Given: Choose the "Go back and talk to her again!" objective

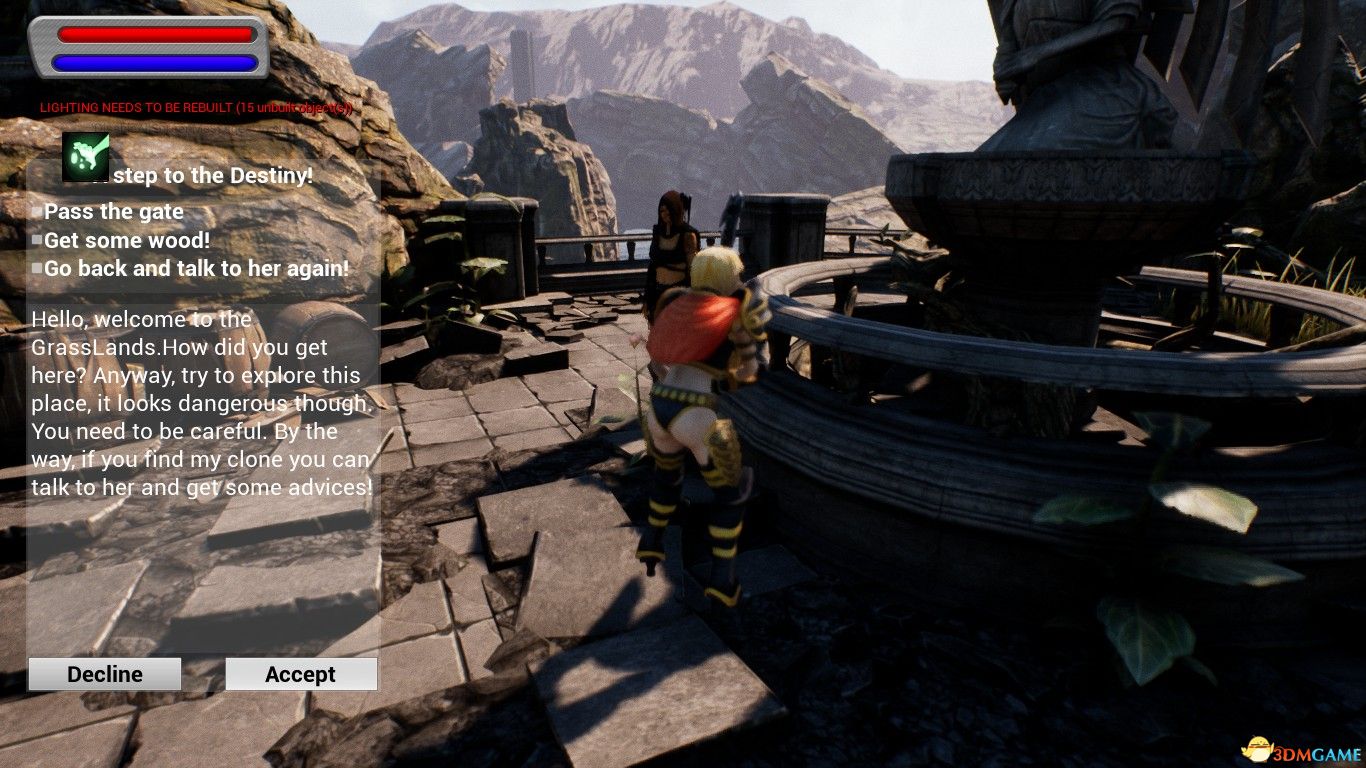Looking at the screenshot, I should click(x=196, y=268).
